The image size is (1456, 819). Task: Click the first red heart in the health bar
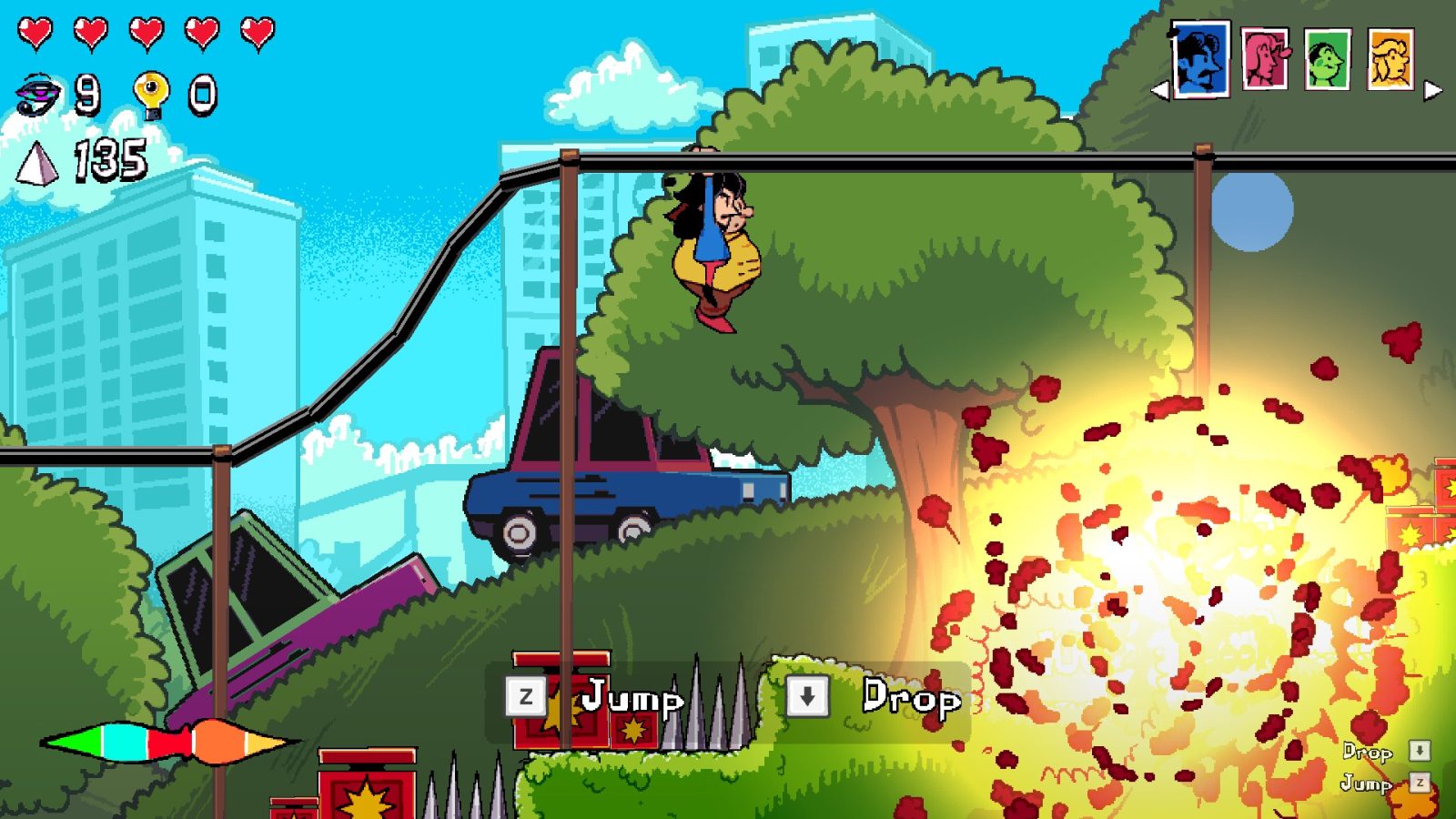[x=36, y=30]
